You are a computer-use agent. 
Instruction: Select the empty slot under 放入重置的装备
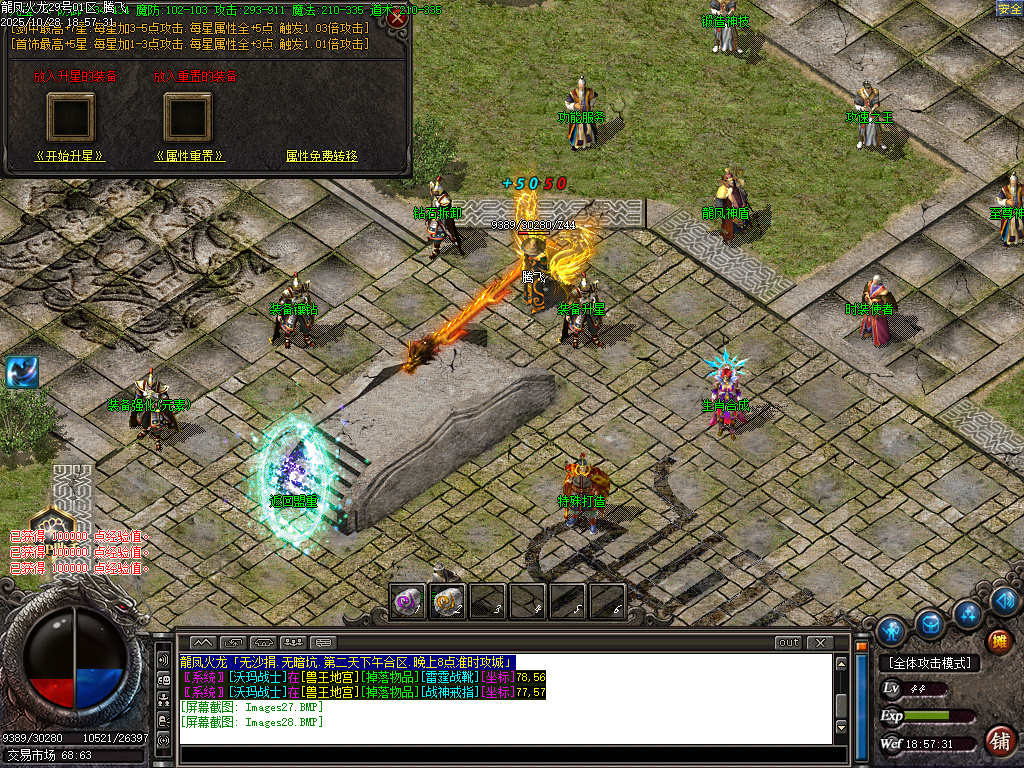[189, 117]
